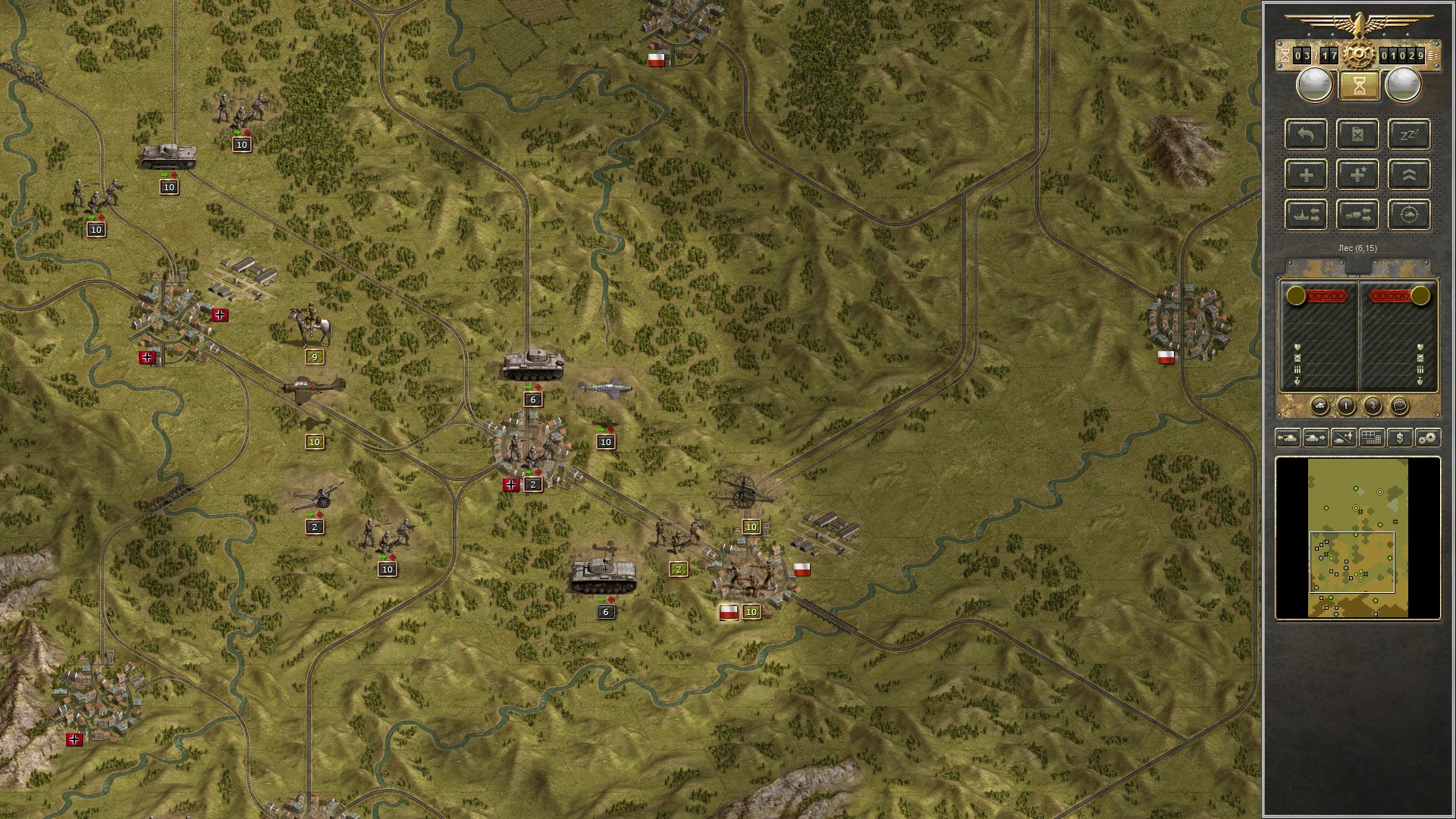Image resolution: width=1456 pixels, height=819 pixels.
Task: Open the unit info (i) button
Action: click(x=1346, y=406)
